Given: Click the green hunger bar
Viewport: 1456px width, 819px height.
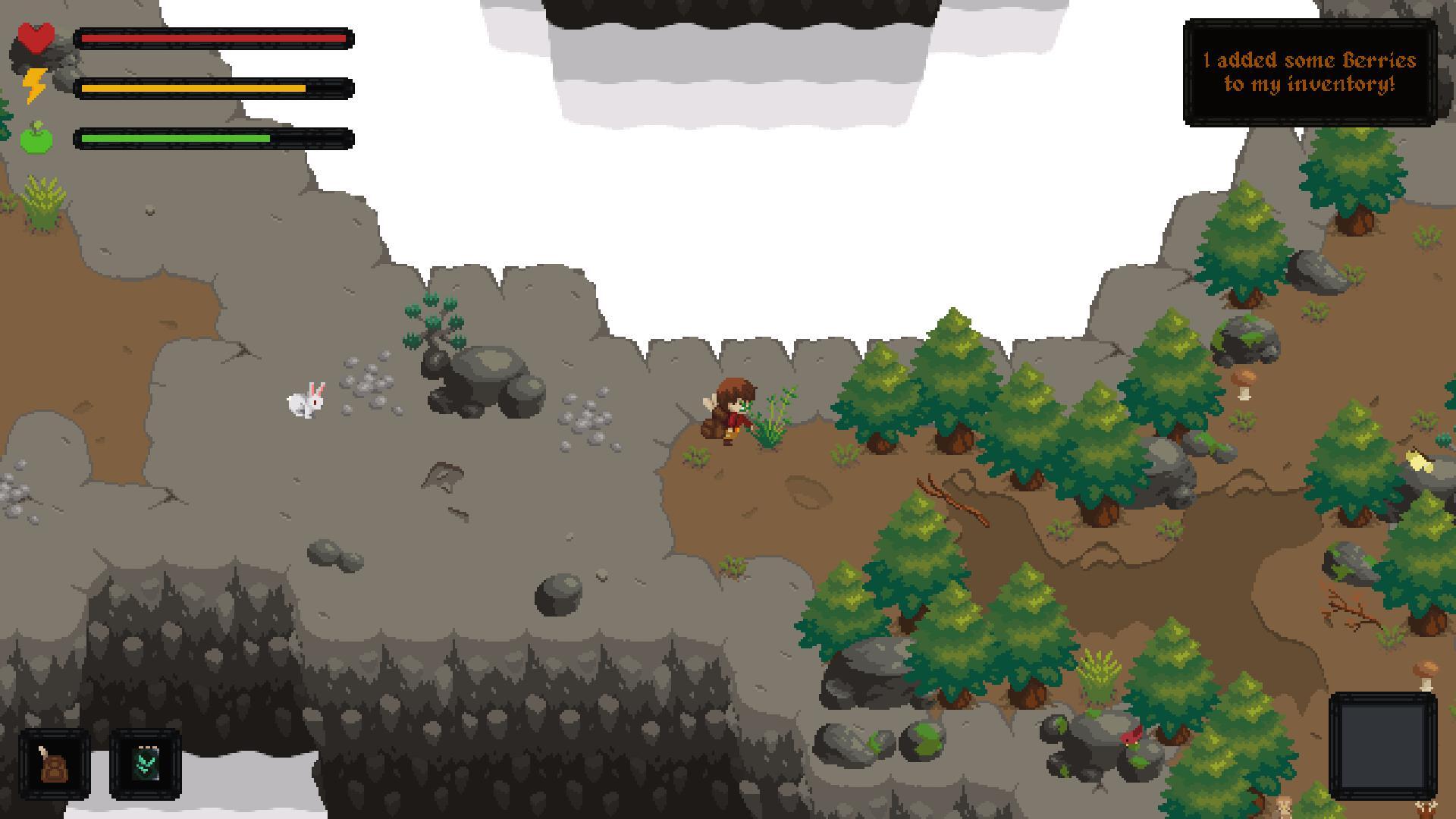Looking at the screenshot, I should click(x=178, y=138).
